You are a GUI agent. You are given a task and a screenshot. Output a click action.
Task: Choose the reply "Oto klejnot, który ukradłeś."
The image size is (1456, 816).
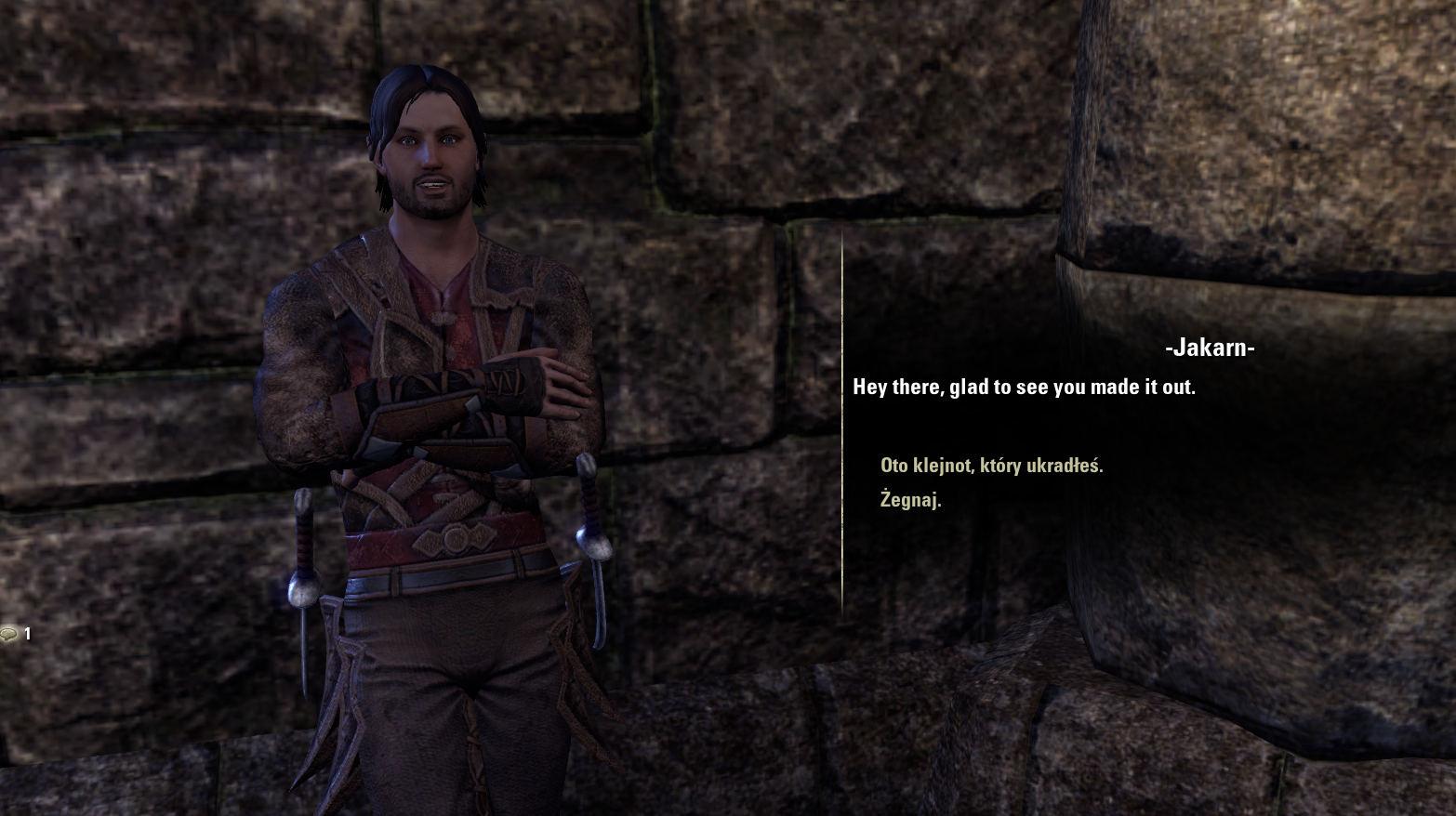tap(991, 466)
